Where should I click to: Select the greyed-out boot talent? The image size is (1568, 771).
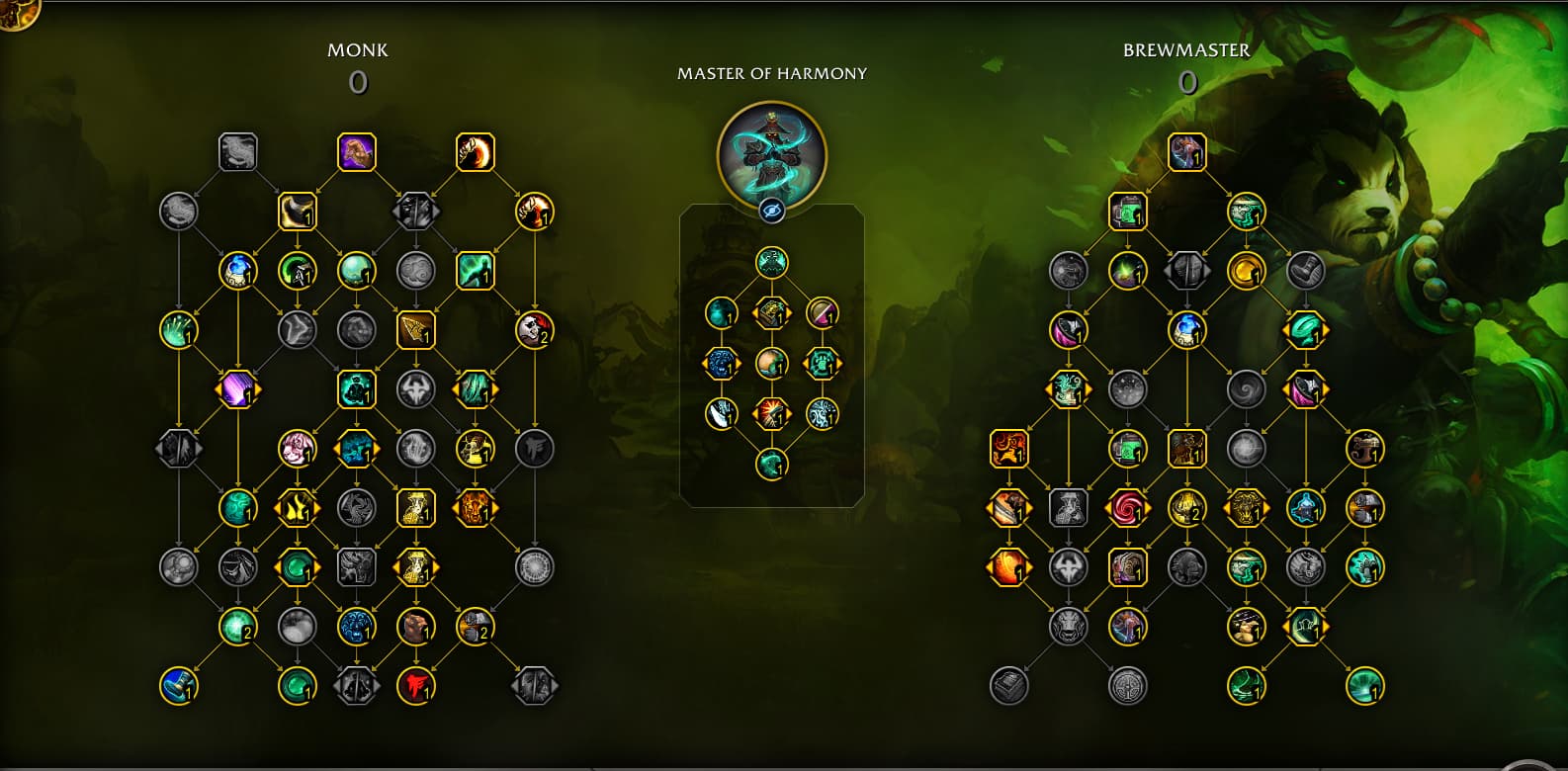[x=1305, y=270]
